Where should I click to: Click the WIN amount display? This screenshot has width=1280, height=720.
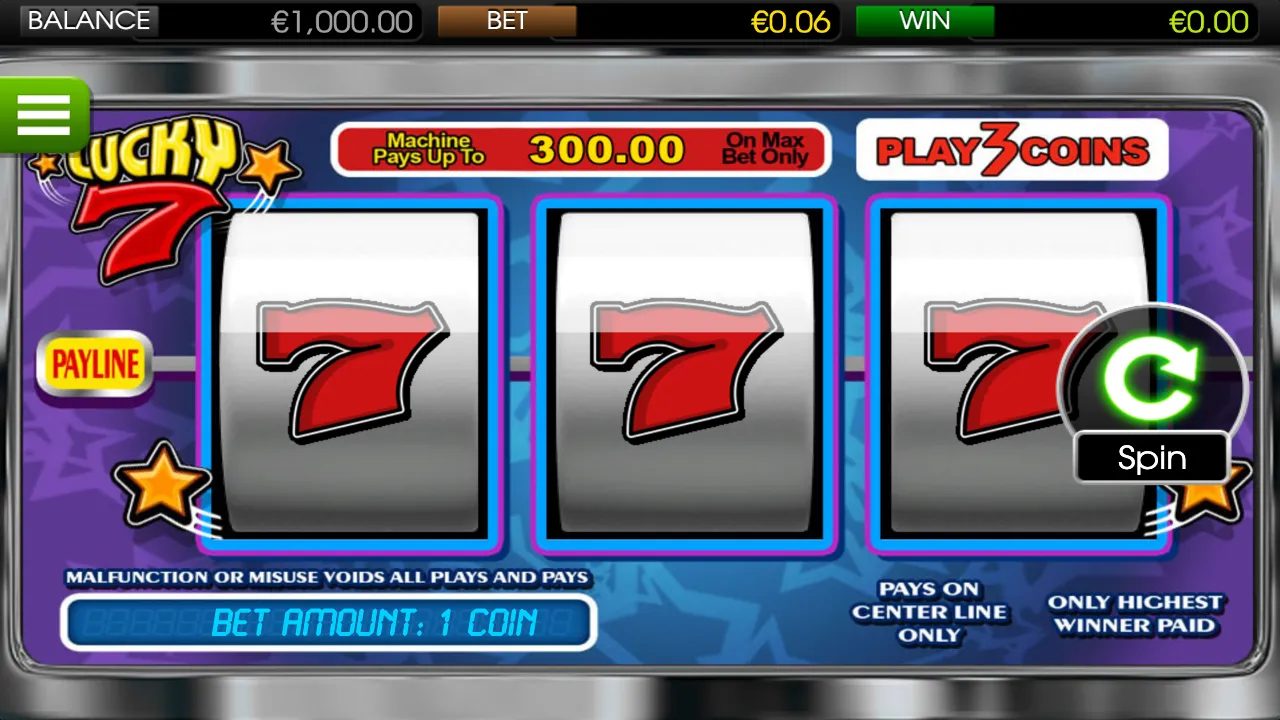1208,21
